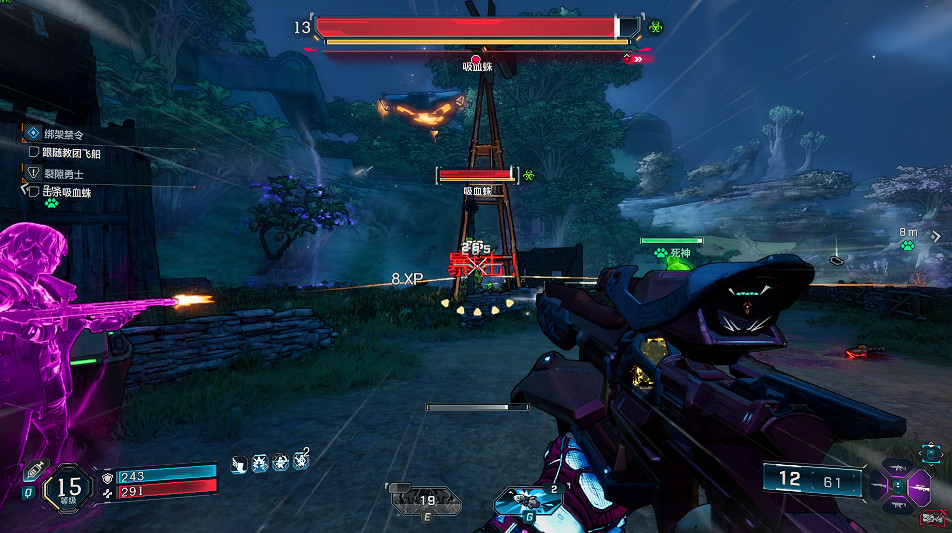Open the 绑架禁令 main quest tracker

[x=62, y=133]
